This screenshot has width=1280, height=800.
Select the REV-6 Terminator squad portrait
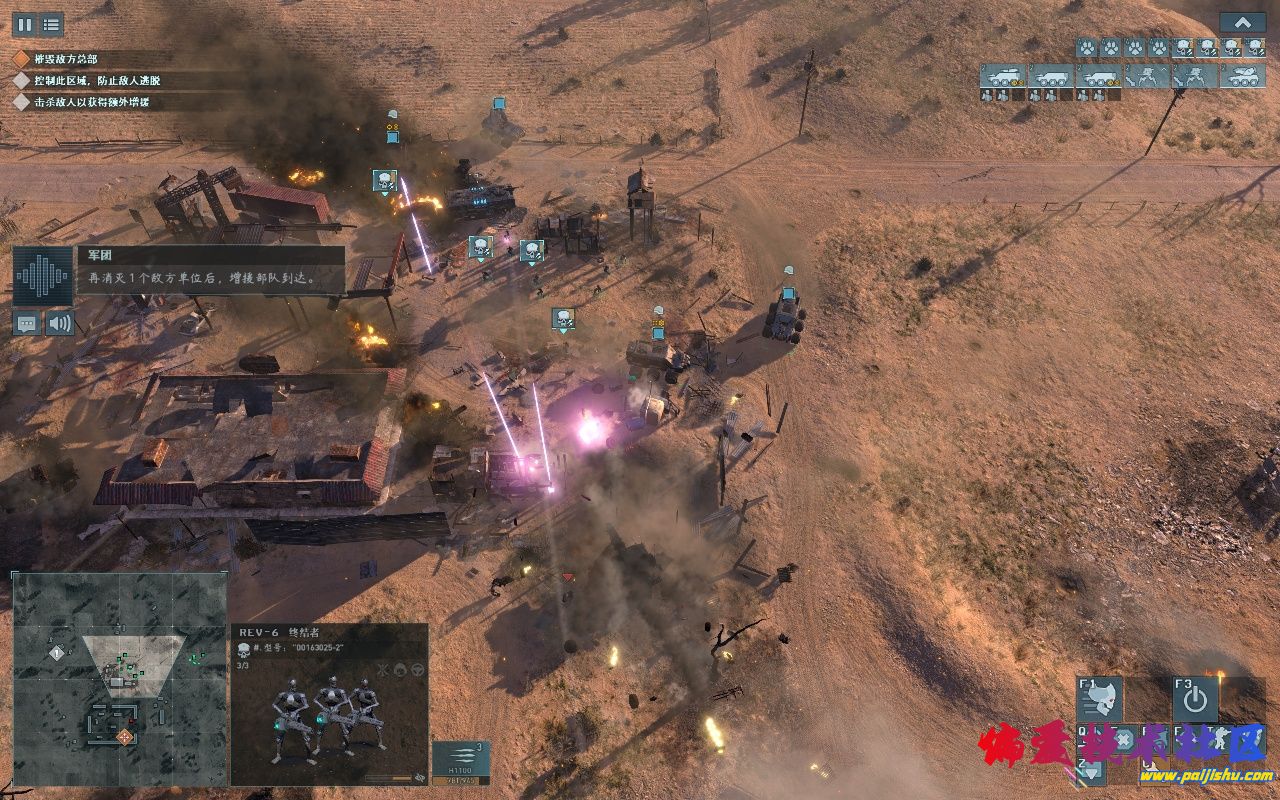(x=328, y=715)
